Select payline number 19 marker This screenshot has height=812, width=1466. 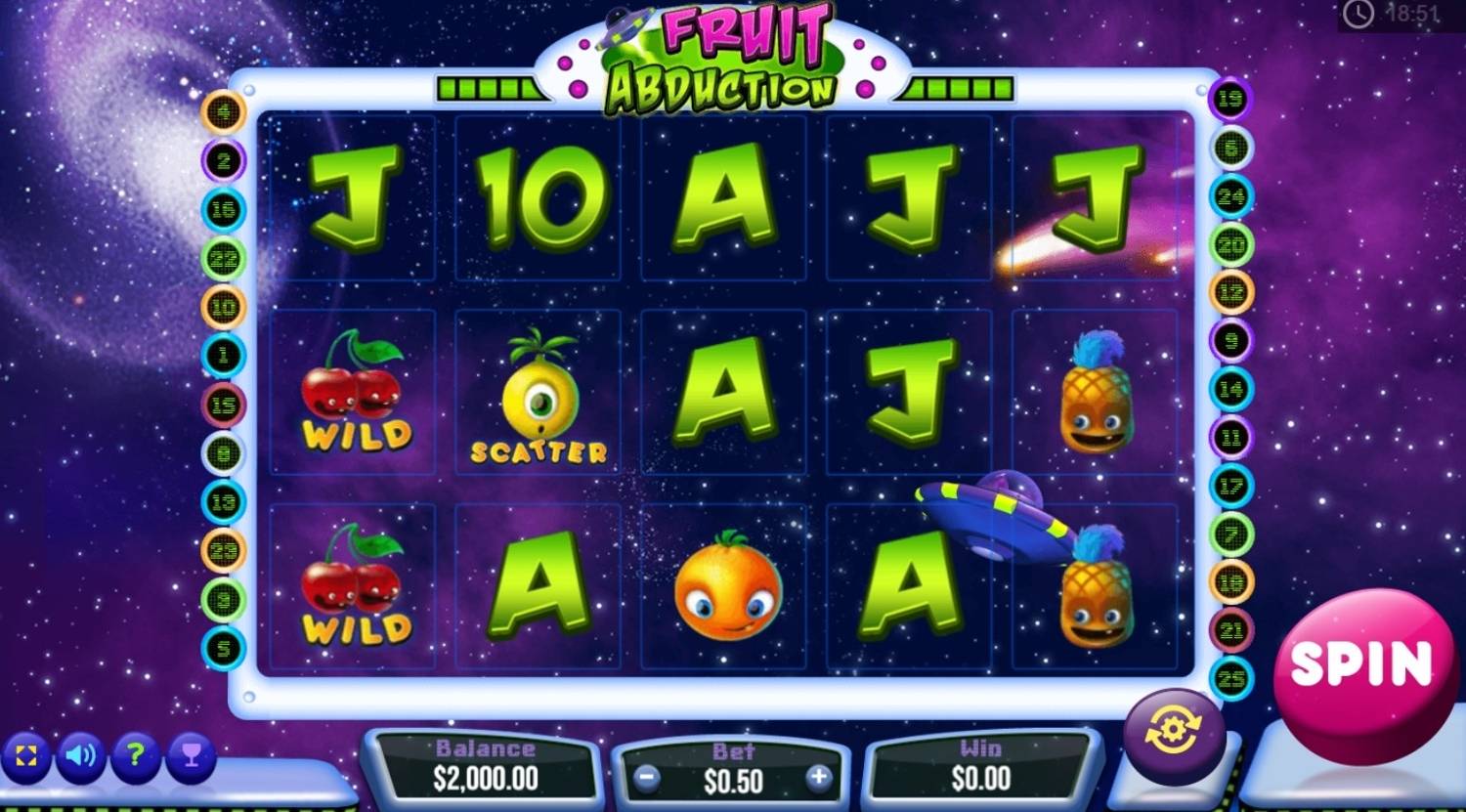click(x=1230, y=99)
